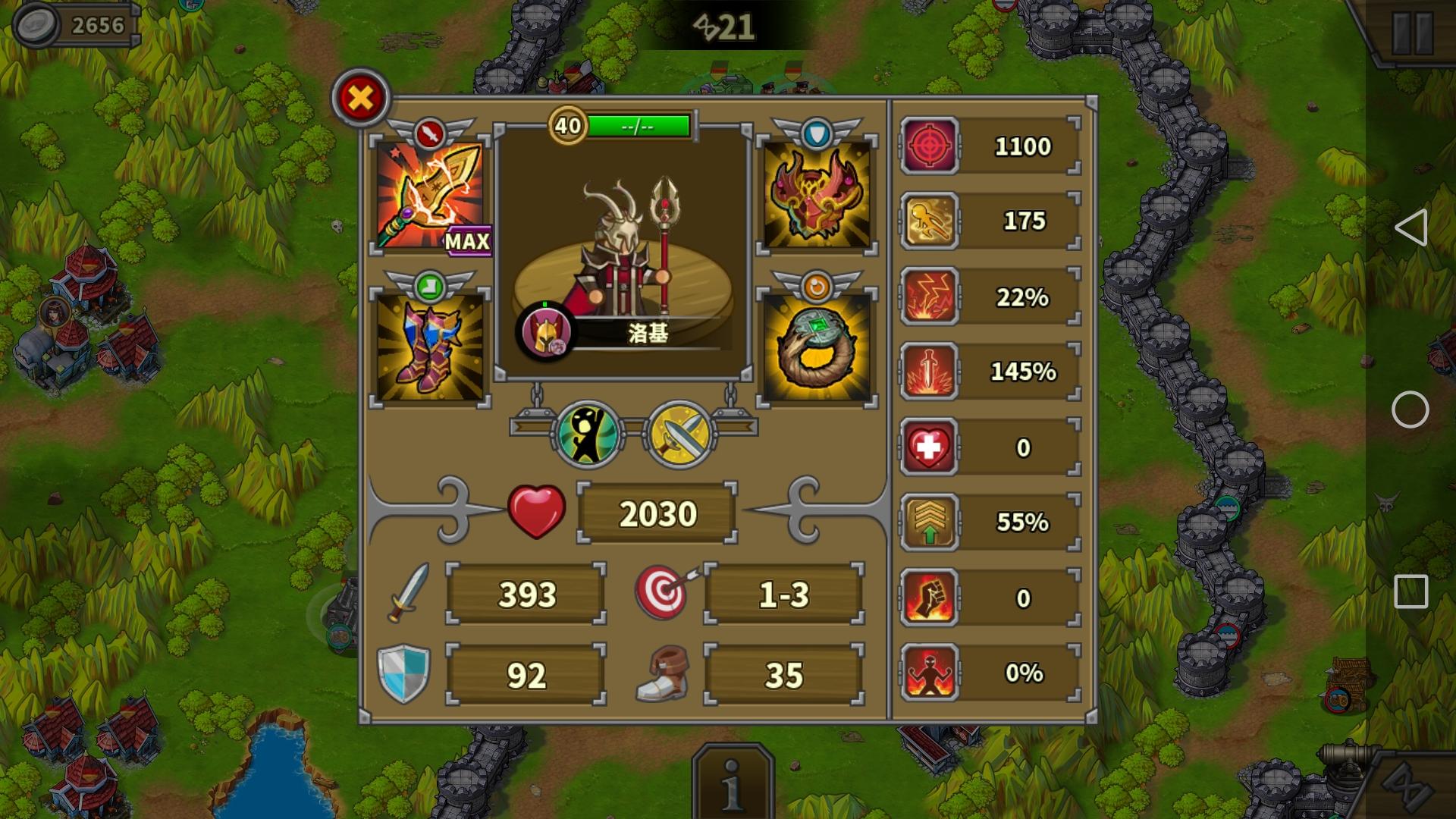Image resolution: width=1456 pixels, height=819 pixels.
Task: Pause the game
Action: click(x=1411, y=33)
